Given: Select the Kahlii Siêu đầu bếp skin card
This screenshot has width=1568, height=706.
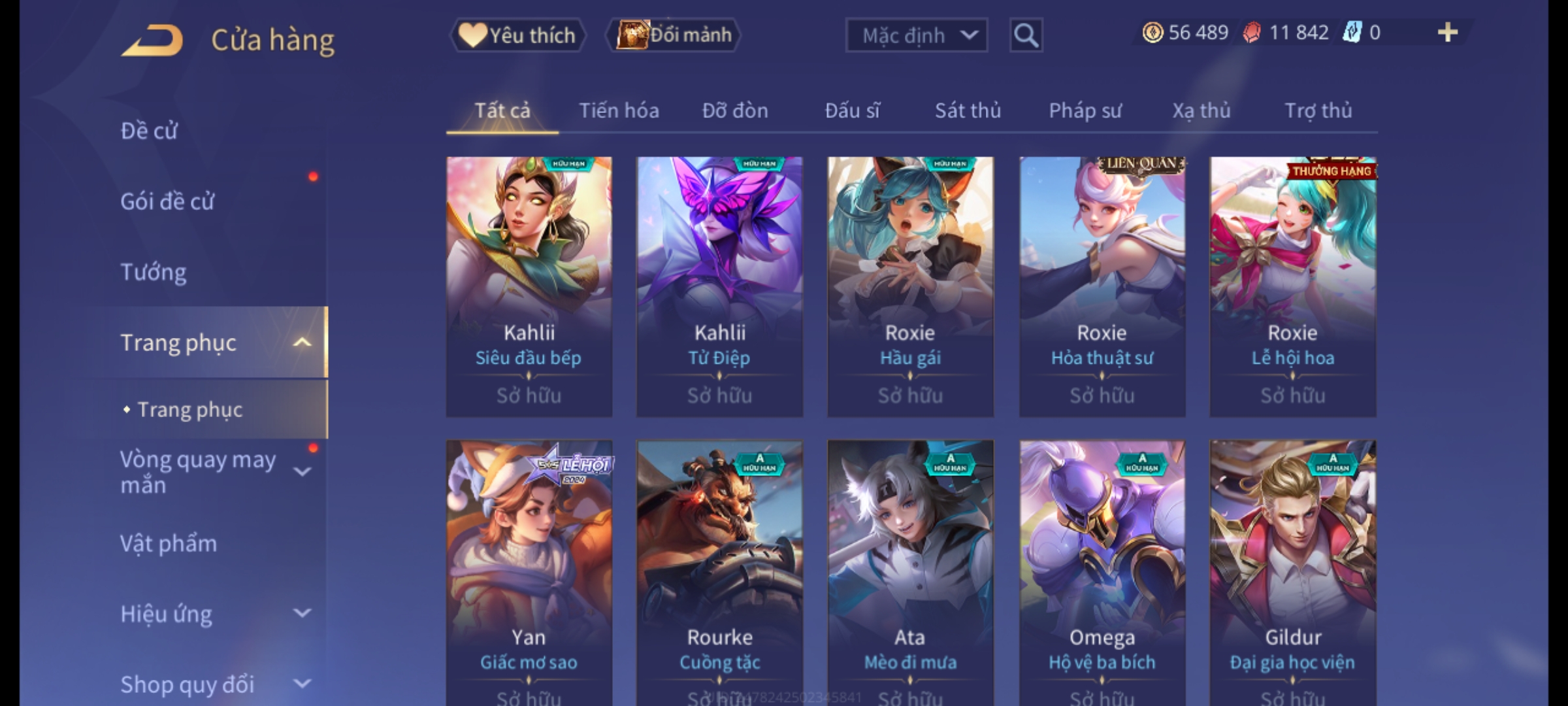Looking at the screenshot, I should coord(529,286).
